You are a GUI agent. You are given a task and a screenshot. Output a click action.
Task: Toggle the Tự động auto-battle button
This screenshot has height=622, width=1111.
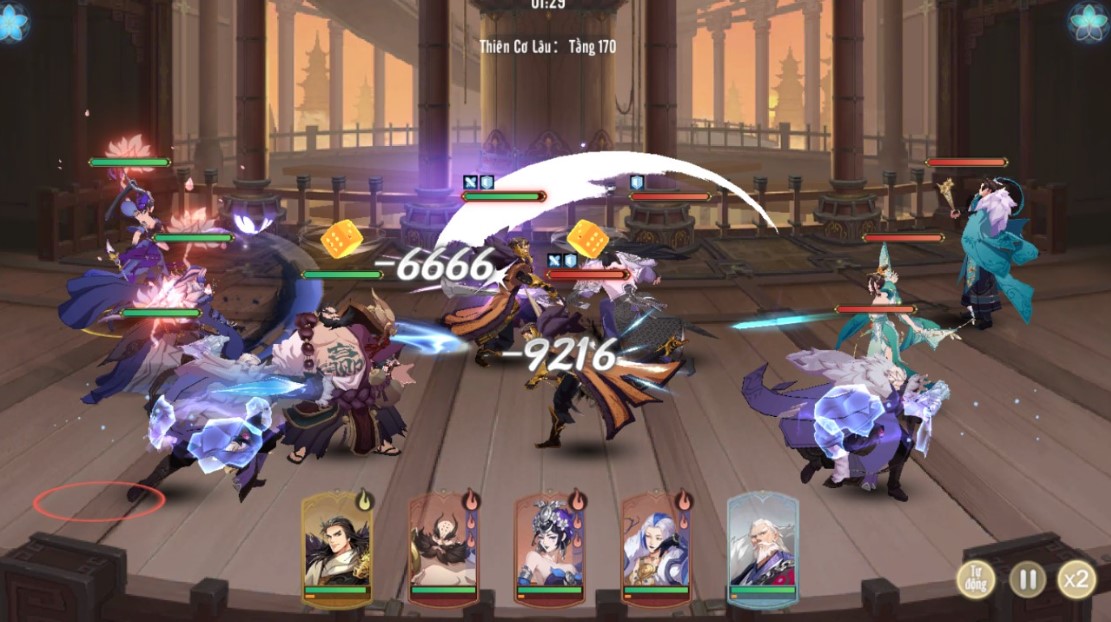click(975, 579)
